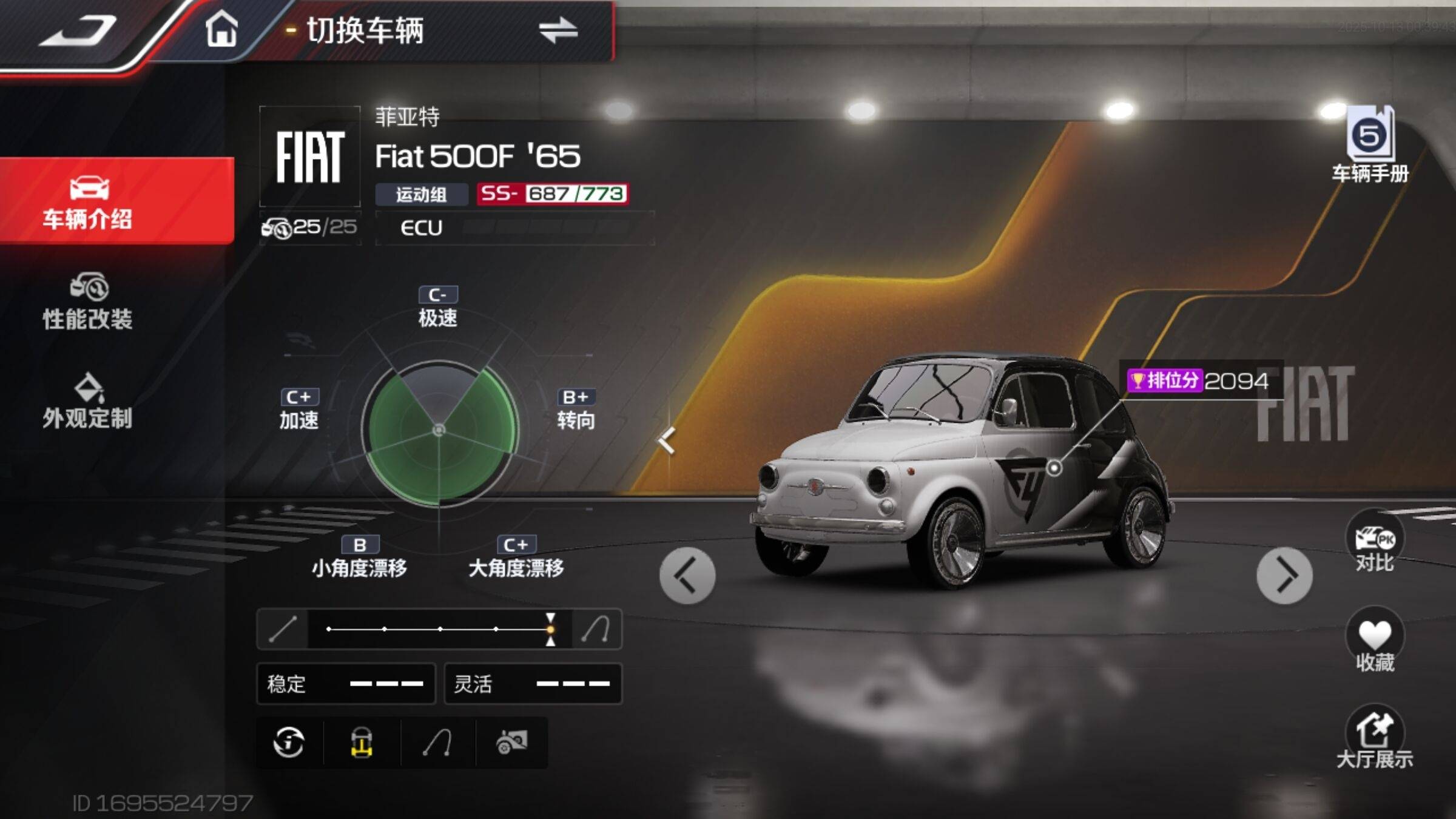The width and height of the screenshot is (1456, 819).
Task: Open the 车辆手册 vehicle handbook
Action: [x=1370, y=146]
